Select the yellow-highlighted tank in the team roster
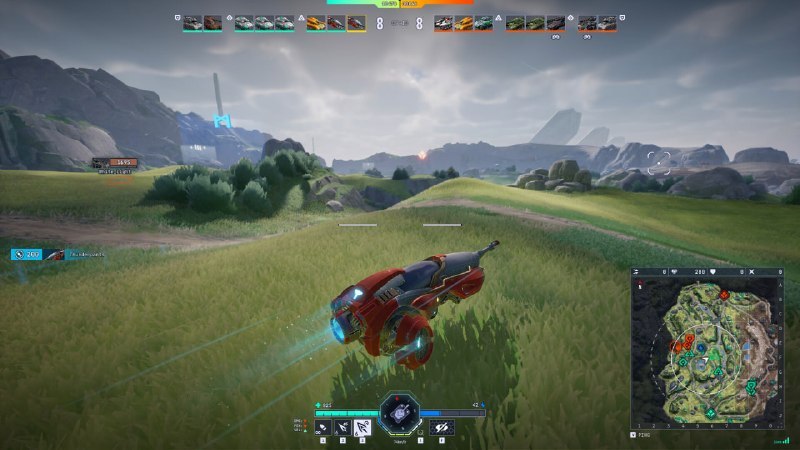This screenshot has height=450, width=800. click(356, 23)
